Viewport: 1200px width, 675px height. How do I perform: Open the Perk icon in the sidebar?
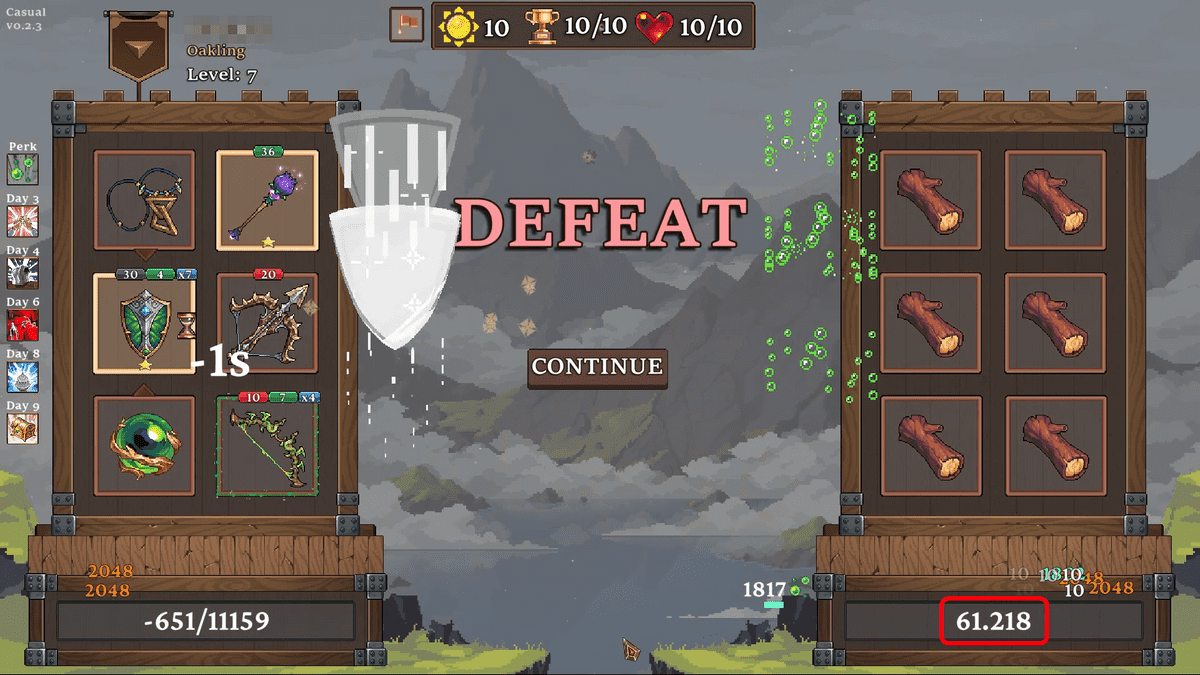(22, 169)
